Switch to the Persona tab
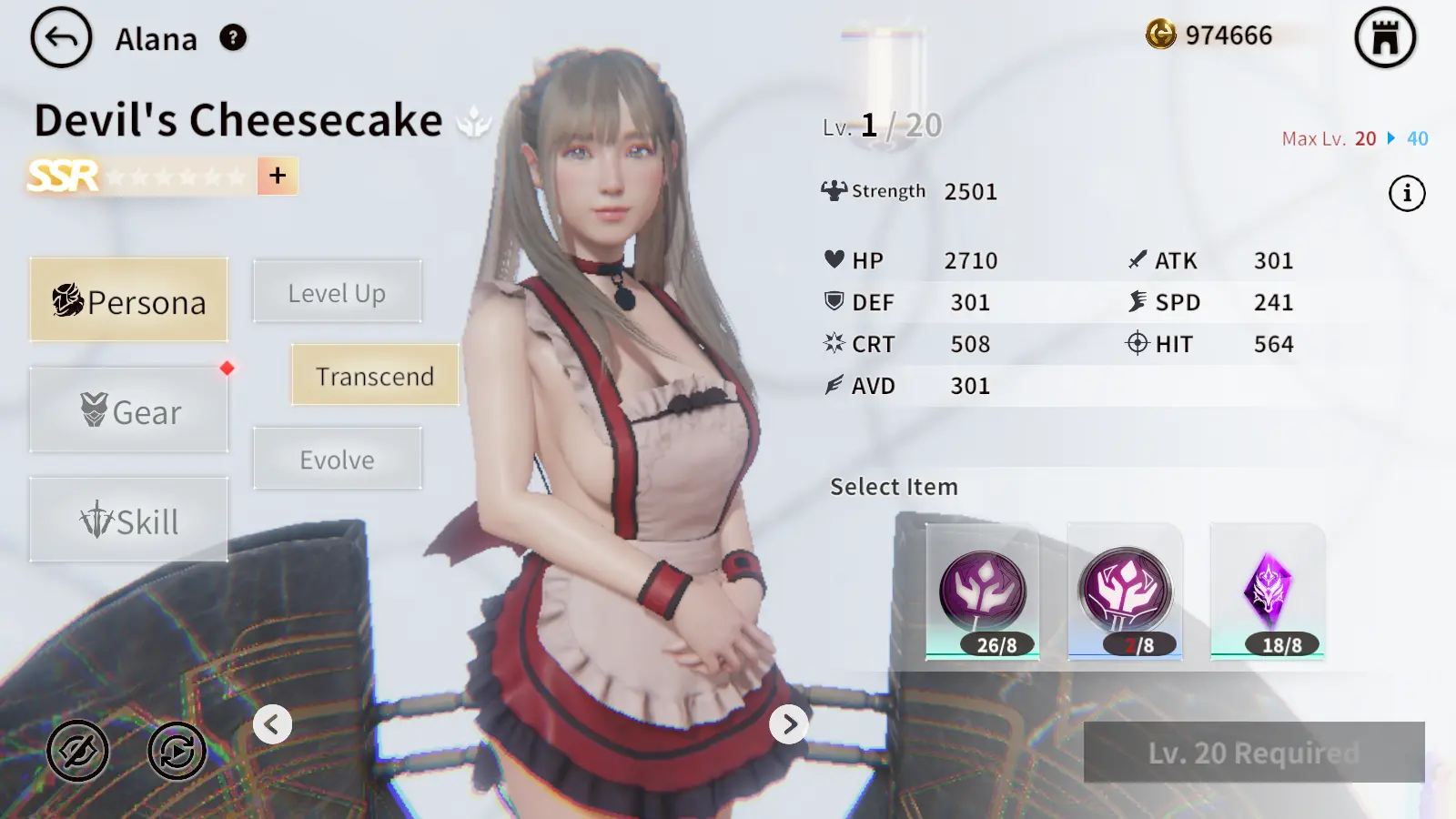 (128, 300)
